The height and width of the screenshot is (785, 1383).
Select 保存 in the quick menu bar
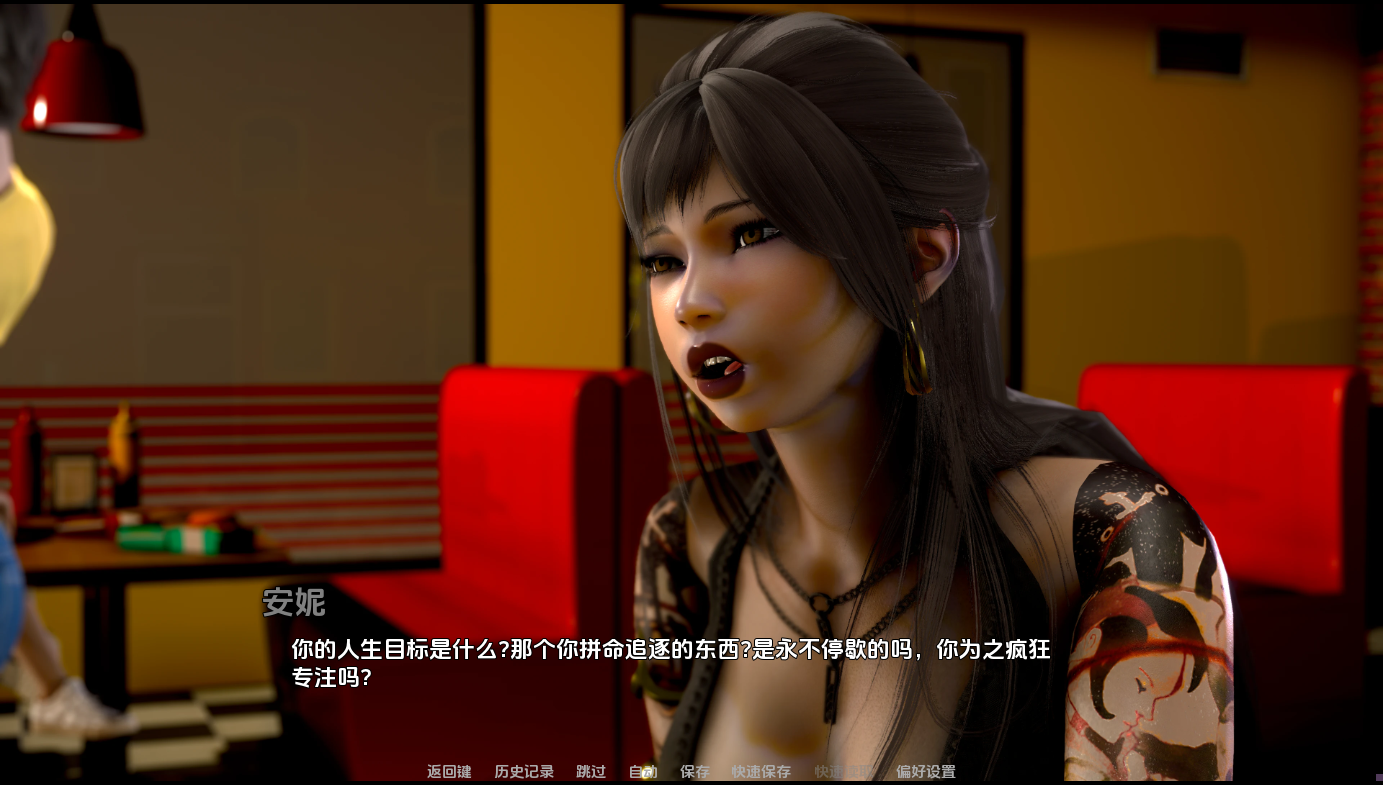(694, 771)
